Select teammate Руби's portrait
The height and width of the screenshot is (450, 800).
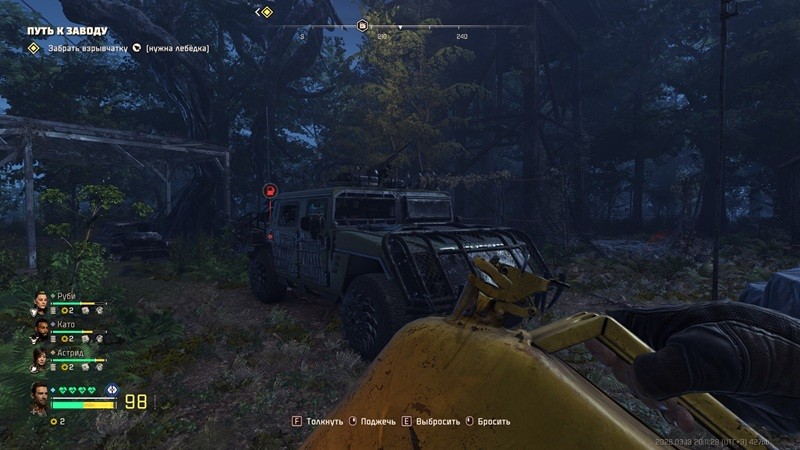coord(40,301)
